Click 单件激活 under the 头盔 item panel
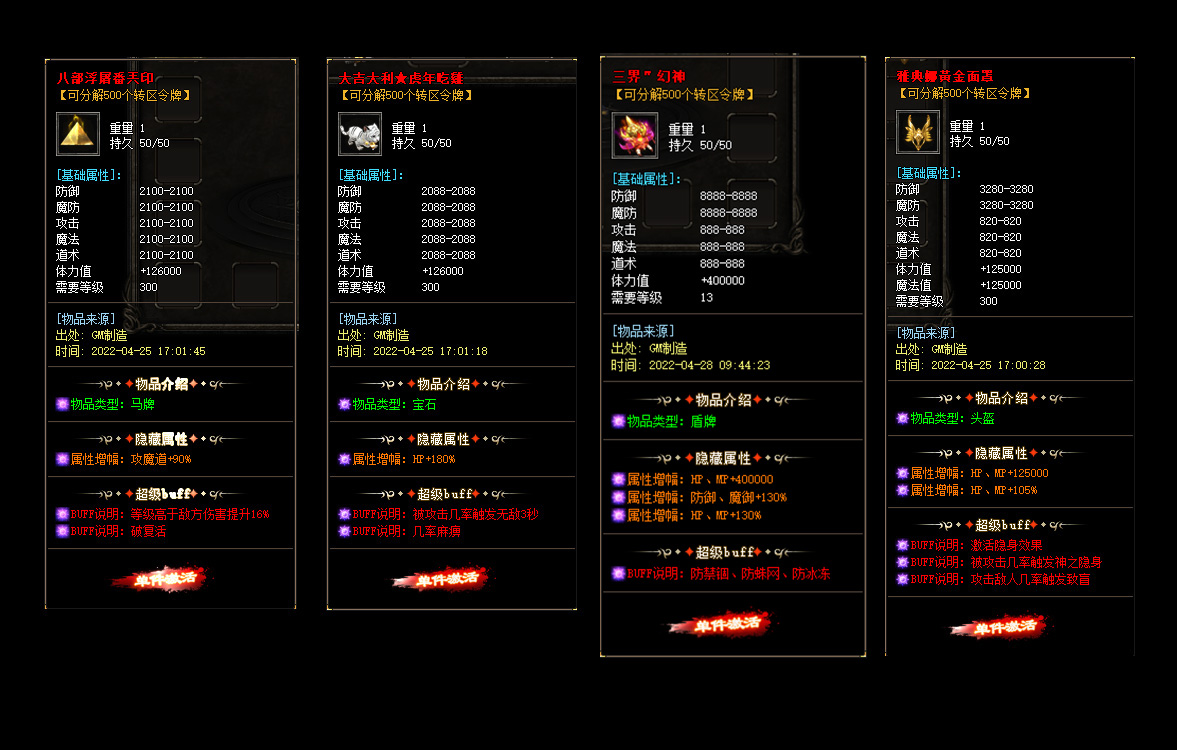Image resolution: width=1177 pixels, height=750 pixels. [999, 627]
